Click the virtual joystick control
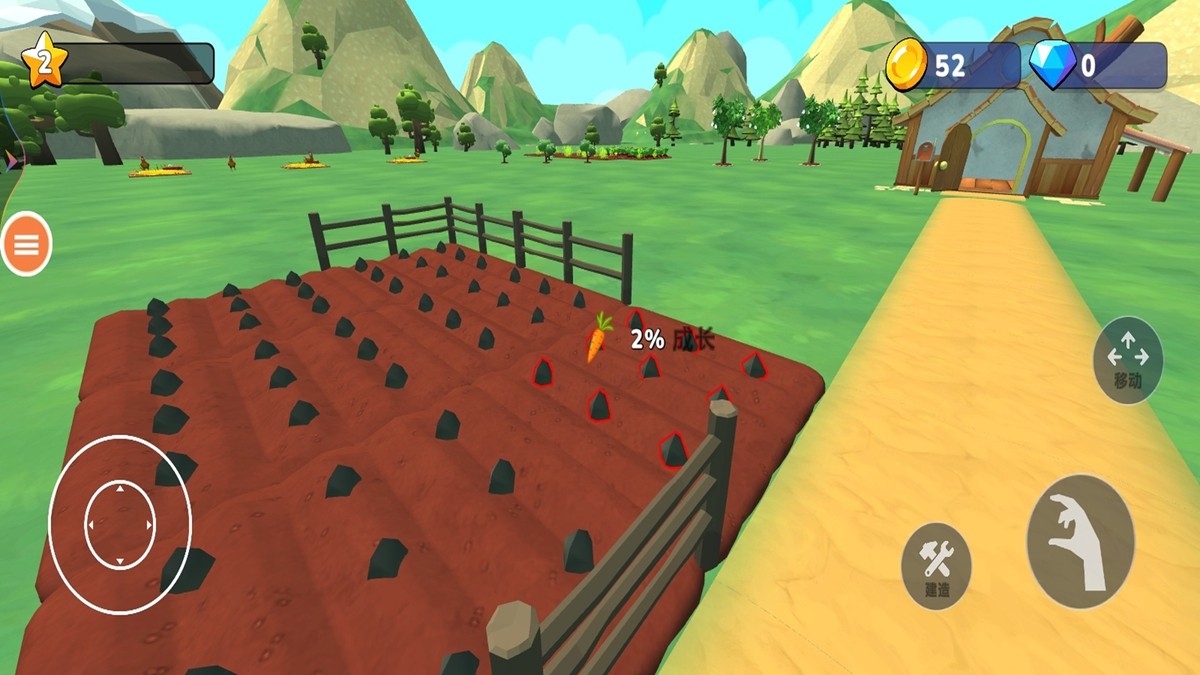 (120, 525)
